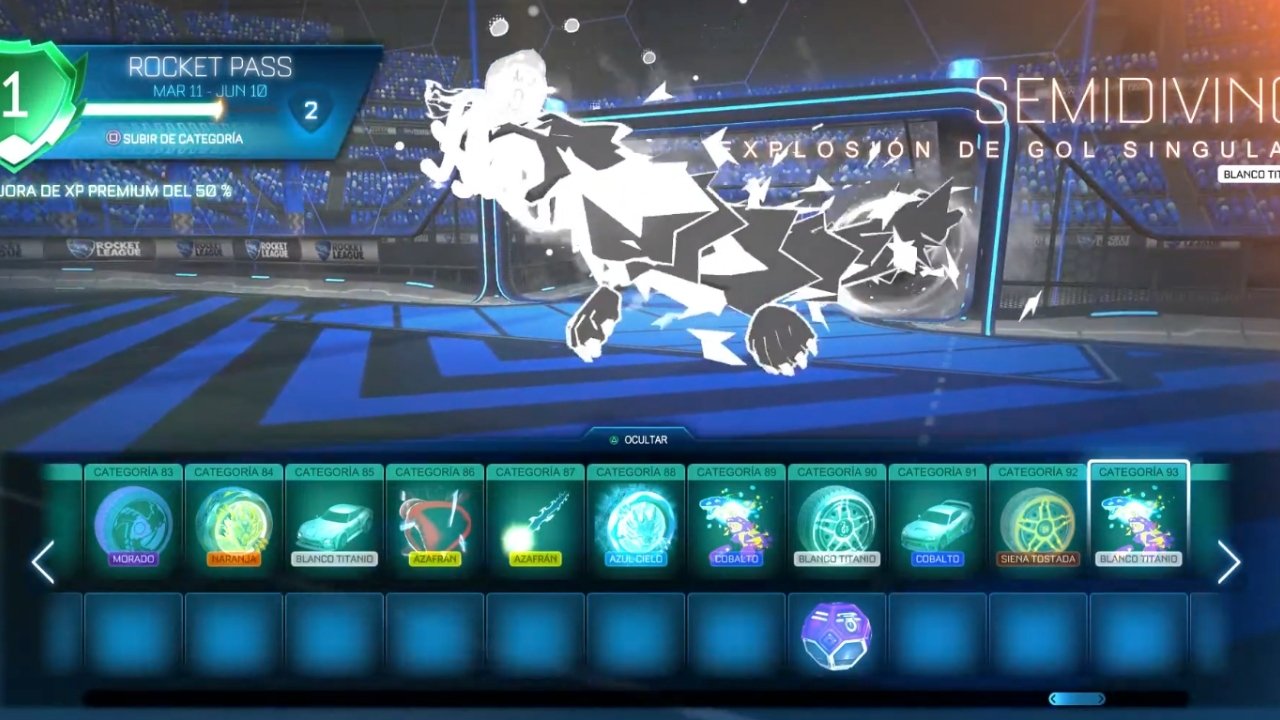The width and height of the screenshot is (1280, 720).
Task: Choose Subir de Categoría to tier up
Action: (175, 139)
